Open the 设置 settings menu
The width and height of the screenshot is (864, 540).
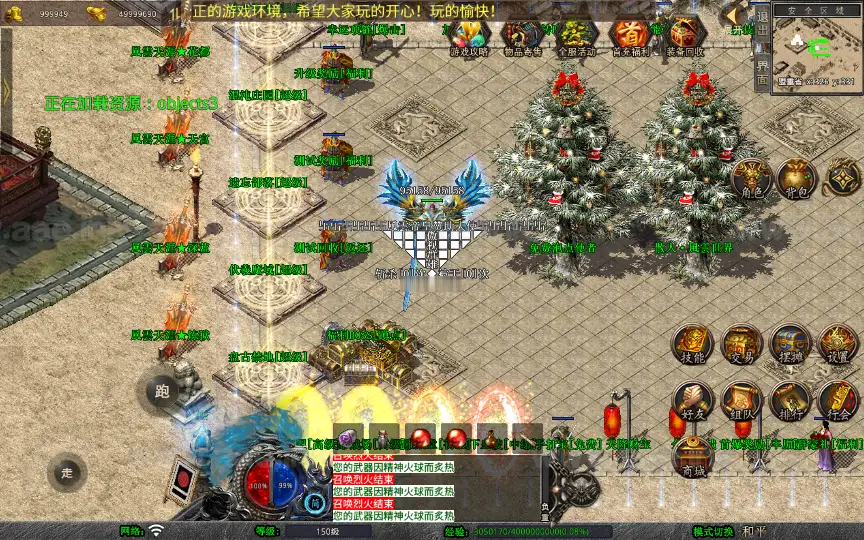click(838, 345)
